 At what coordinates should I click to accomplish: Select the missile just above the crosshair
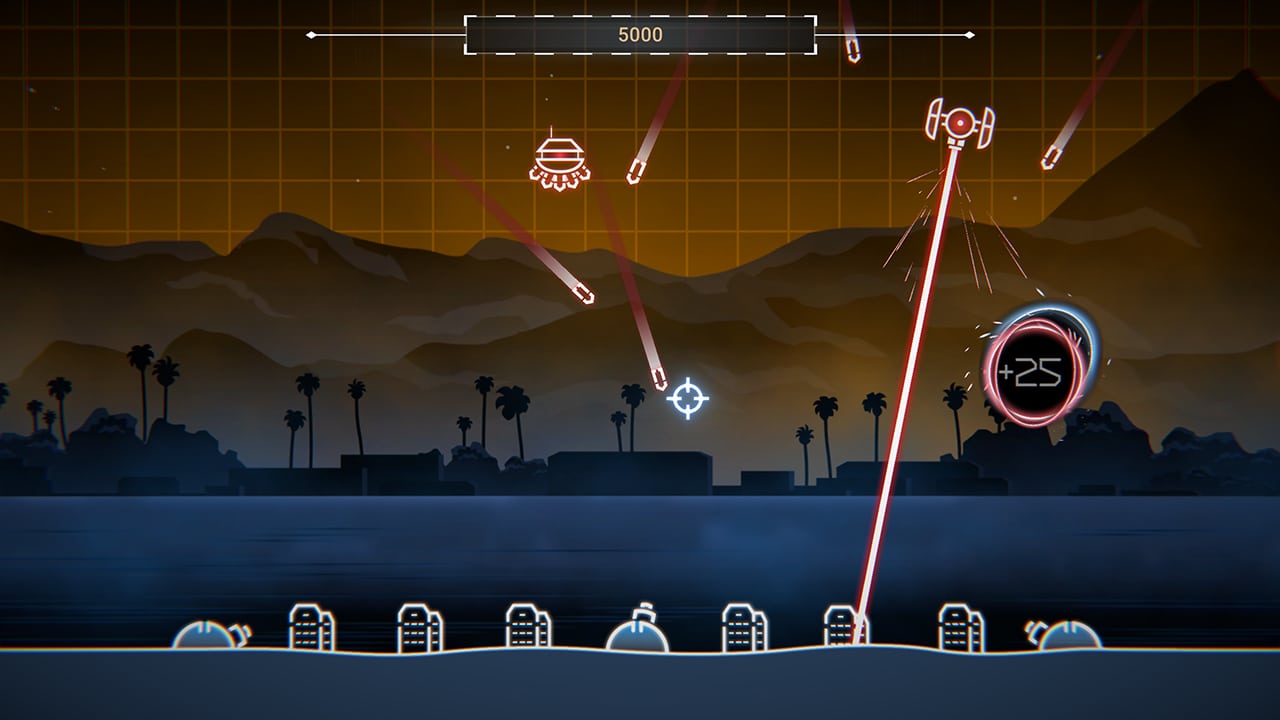659,378
